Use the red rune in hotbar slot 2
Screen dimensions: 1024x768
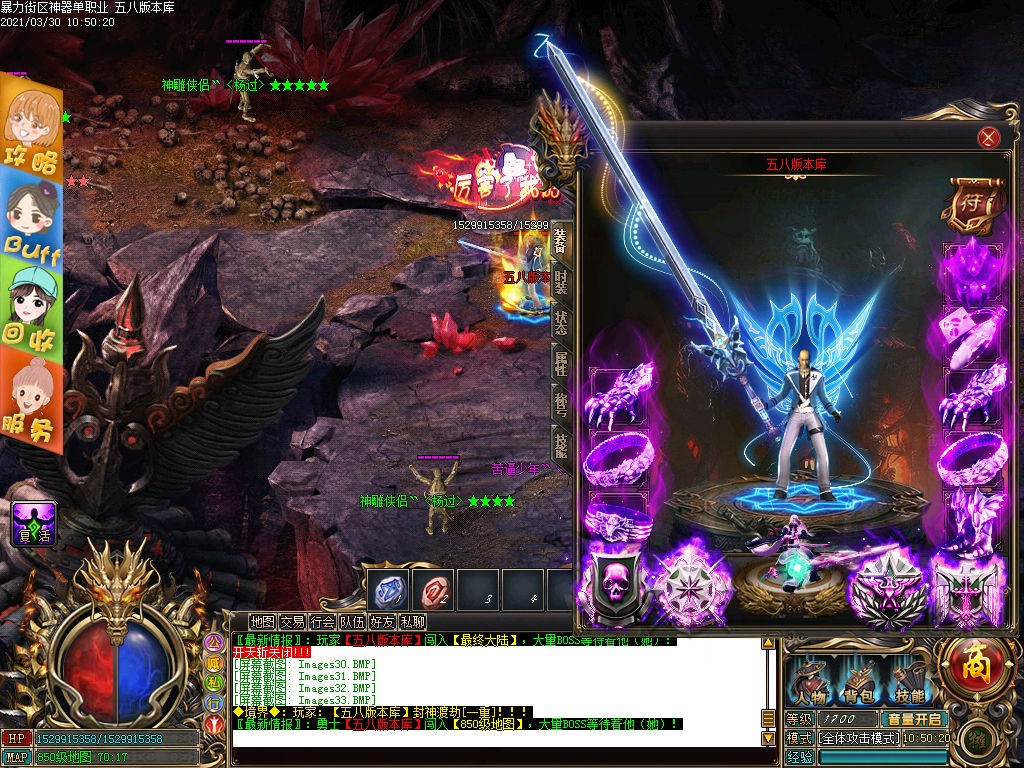(436, 591)
